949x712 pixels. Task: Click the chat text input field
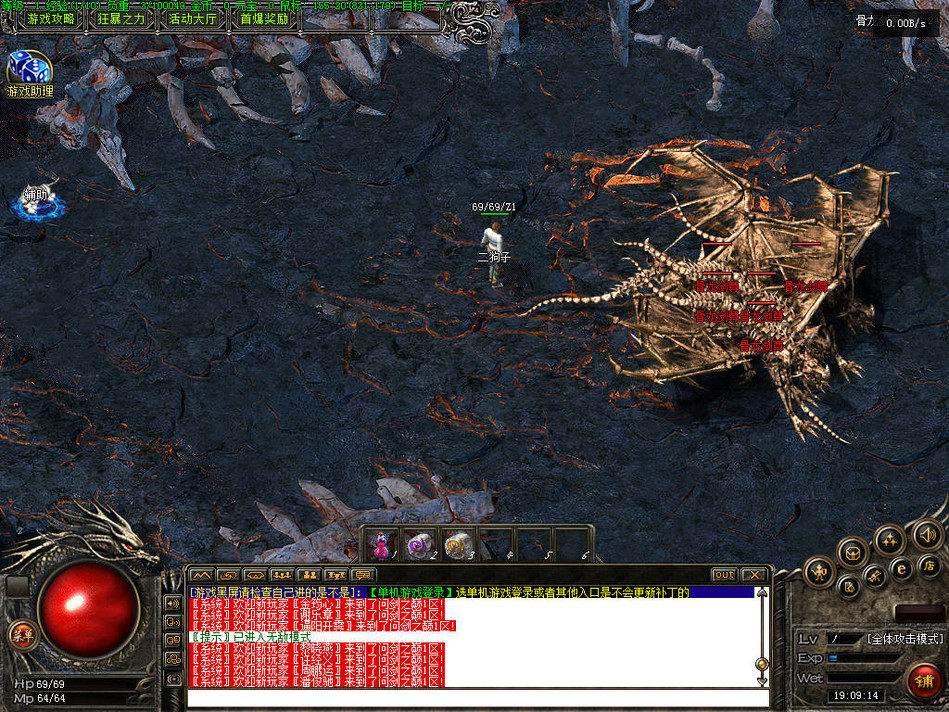pyautogui.click(x=470, y=696)
